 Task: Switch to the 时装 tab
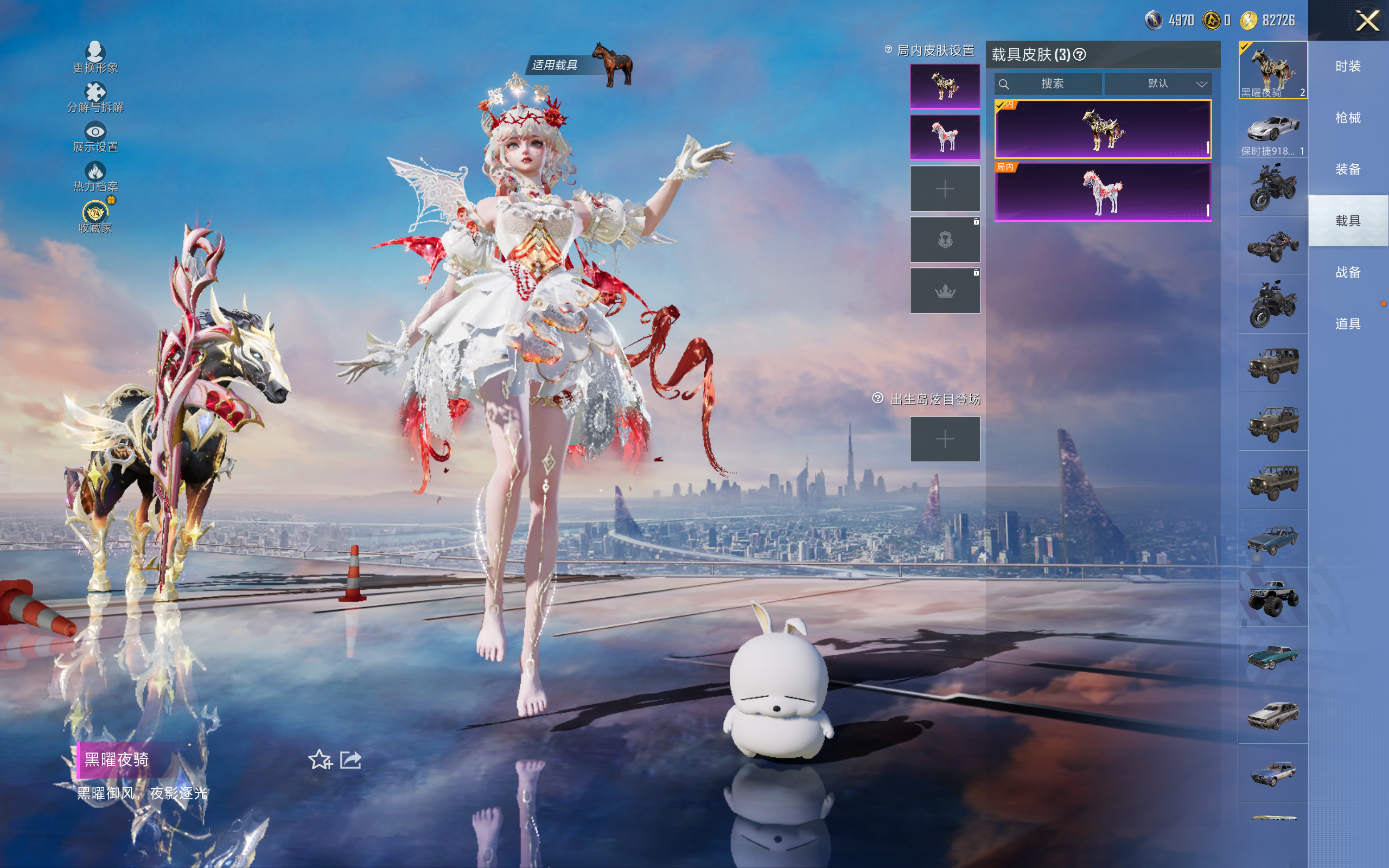tap(1348, 67)
